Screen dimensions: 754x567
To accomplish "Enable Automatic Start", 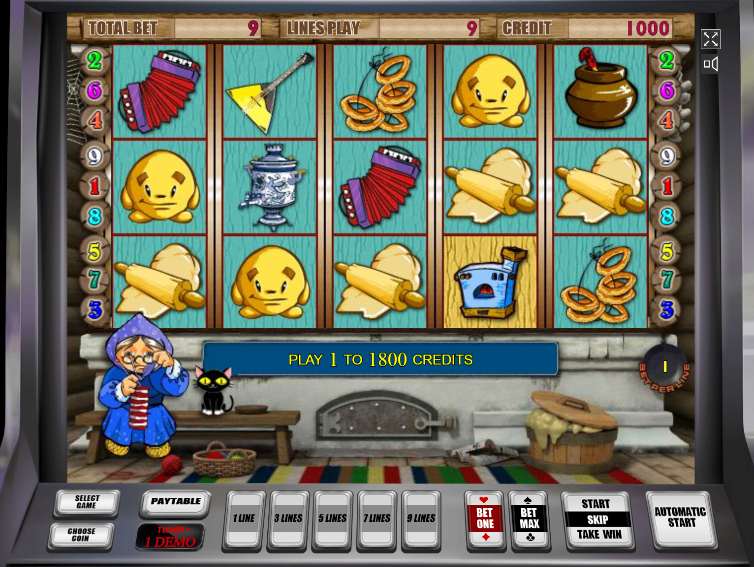I will click(680, 518).
